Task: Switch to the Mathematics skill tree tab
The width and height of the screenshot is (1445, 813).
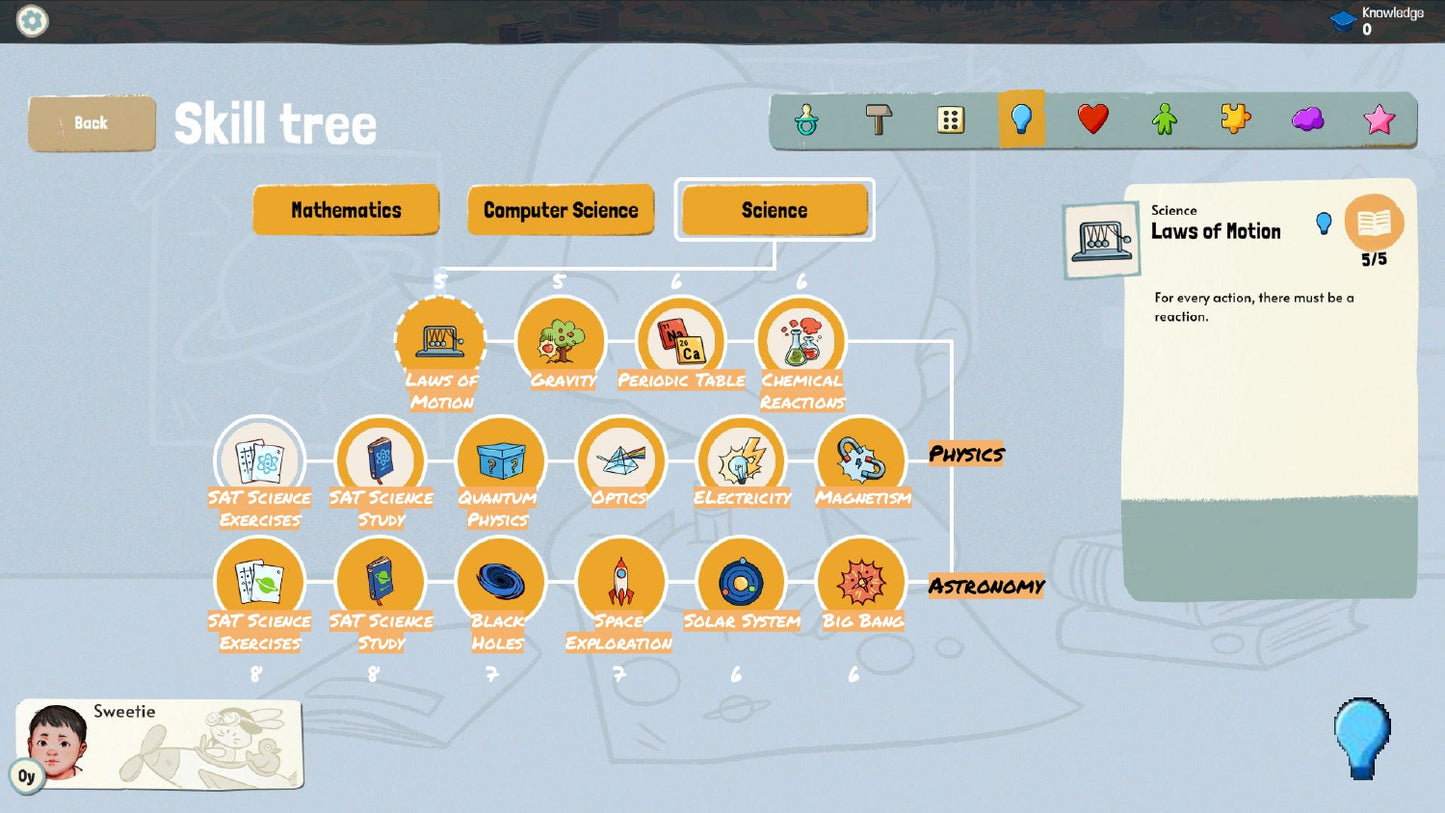Action: [x=346, y=210]
